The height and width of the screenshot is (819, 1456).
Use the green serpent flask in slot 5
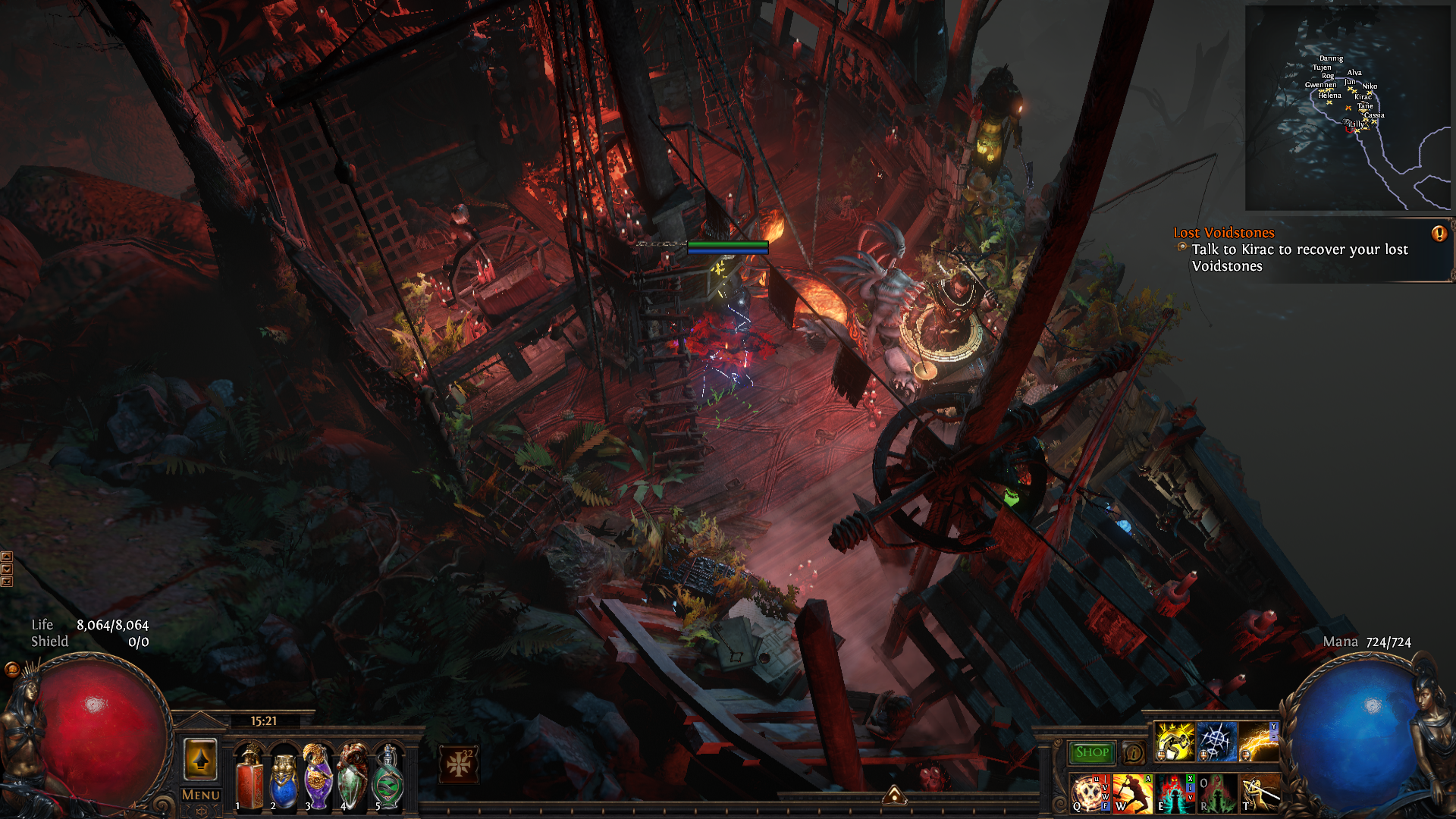click(388, 777)
